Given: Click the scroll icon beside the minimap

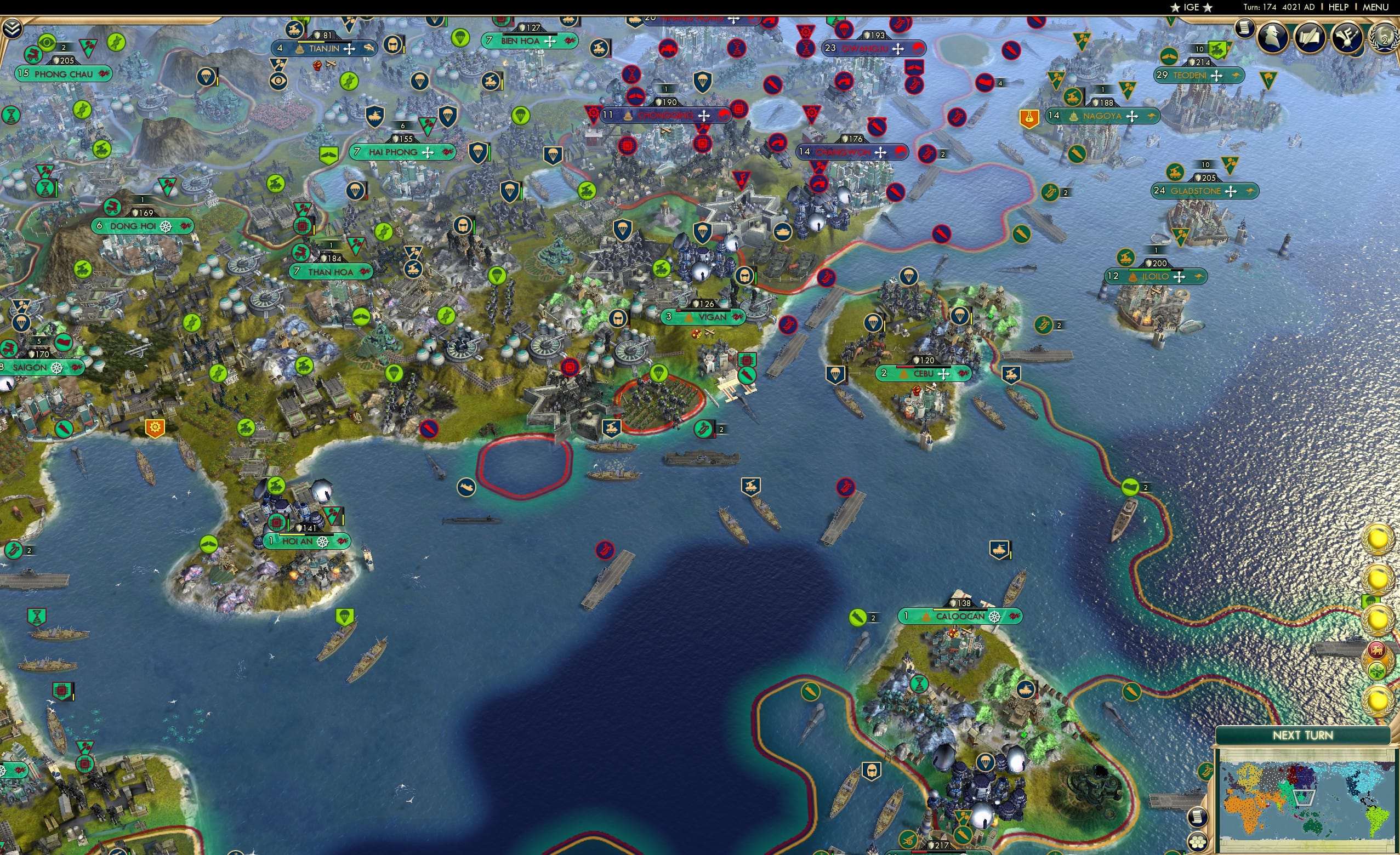Looking at the screenshot, I should click(1198, 817).
